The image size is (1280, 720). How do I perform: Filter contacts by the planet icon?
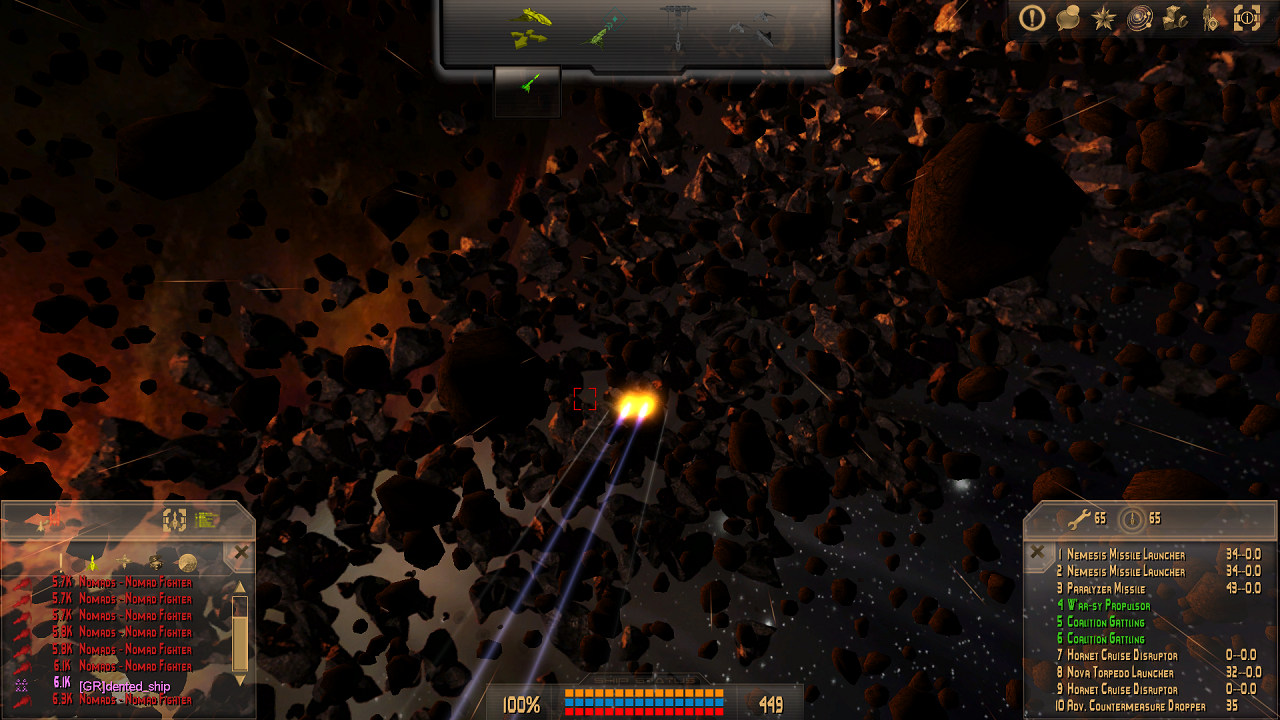click(x=187, y=562)
